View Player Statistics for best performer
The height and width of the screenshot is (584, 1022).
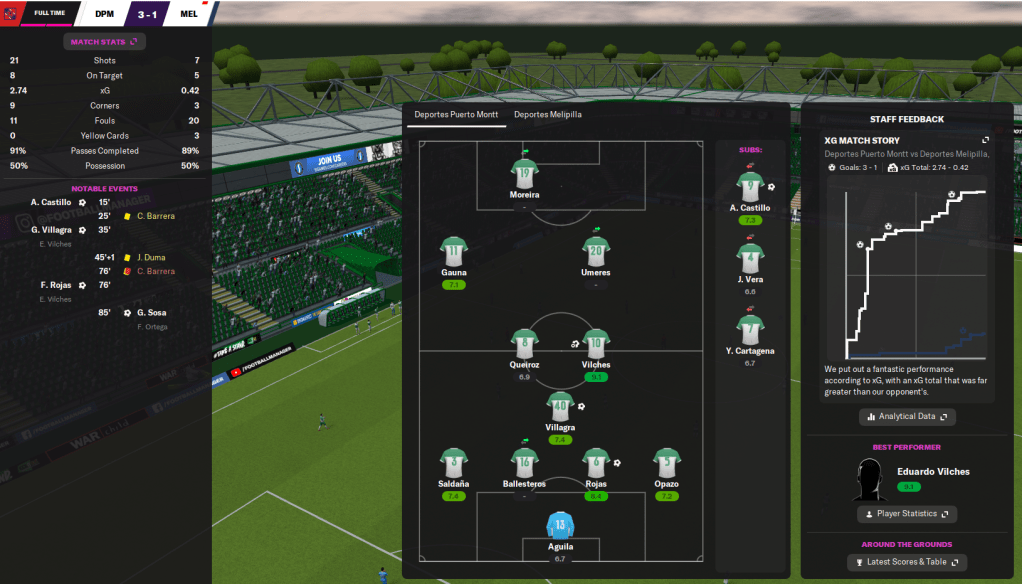tap(907, 514)
